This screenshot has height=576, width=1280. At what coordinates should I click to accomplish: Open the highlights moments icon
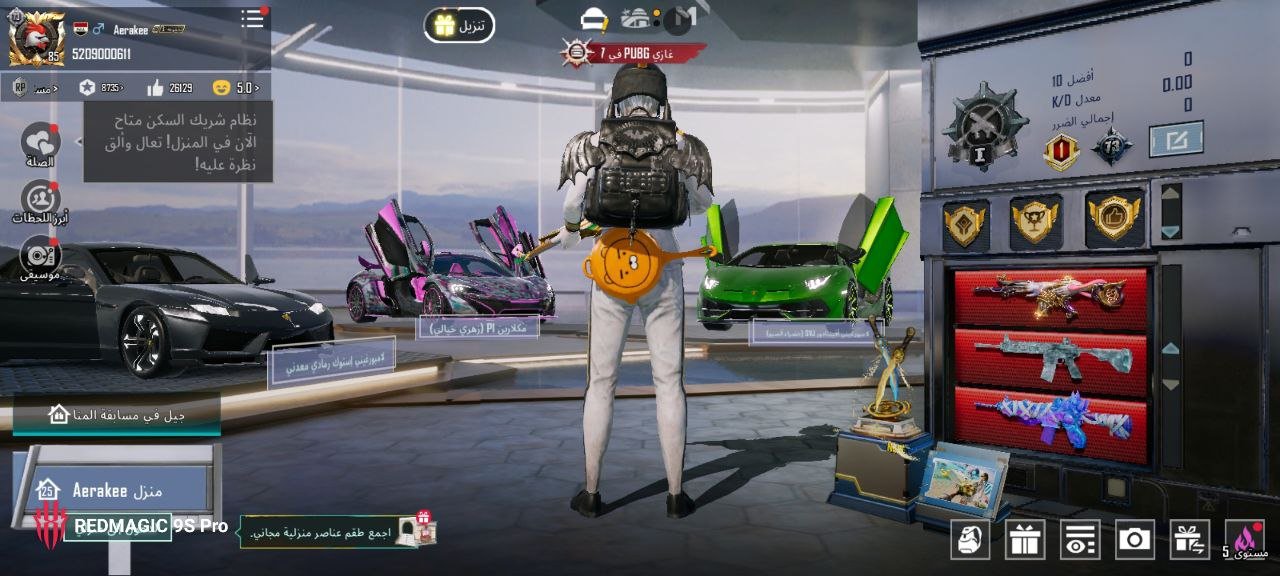point(40,199)
